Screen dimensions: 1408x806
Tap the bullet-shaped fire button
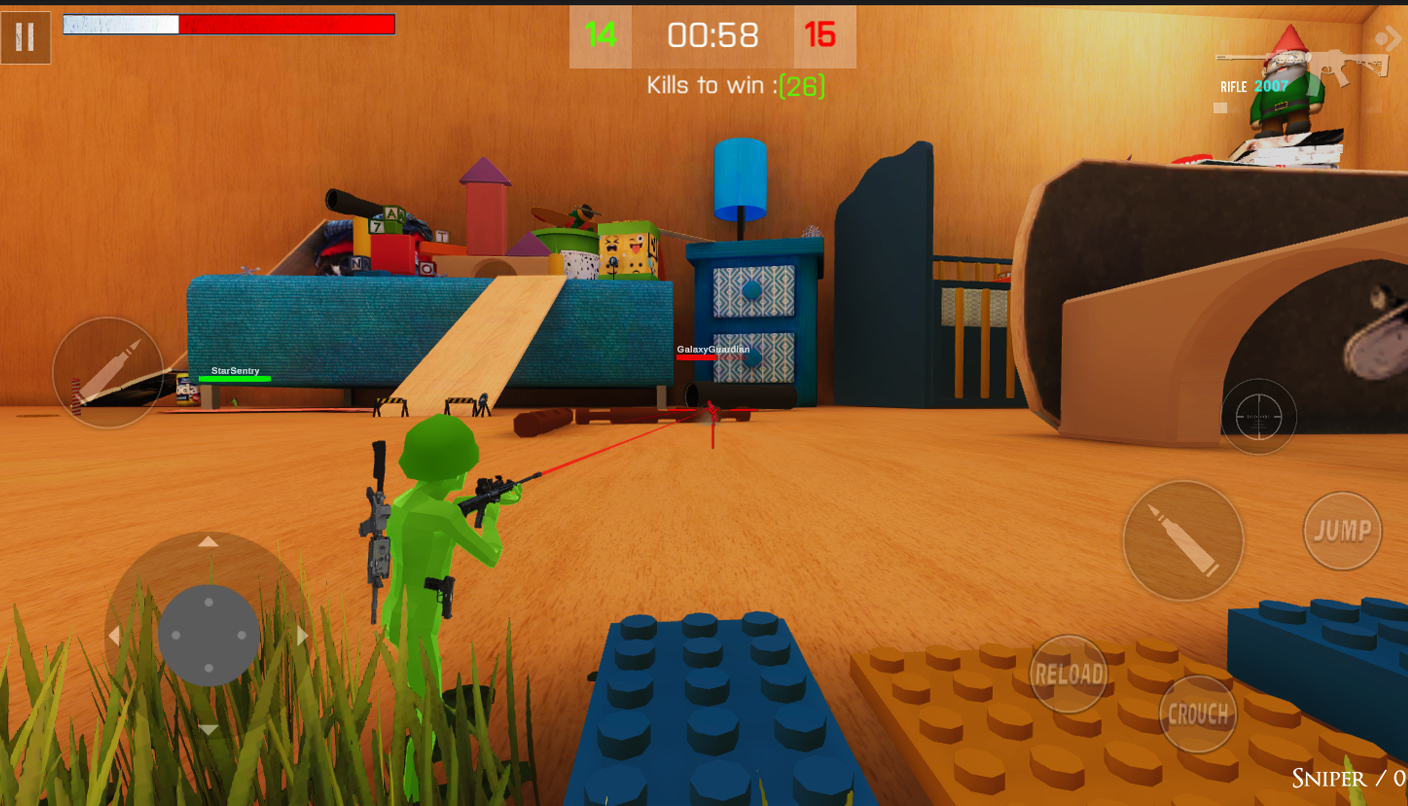tap(1183, 539)
